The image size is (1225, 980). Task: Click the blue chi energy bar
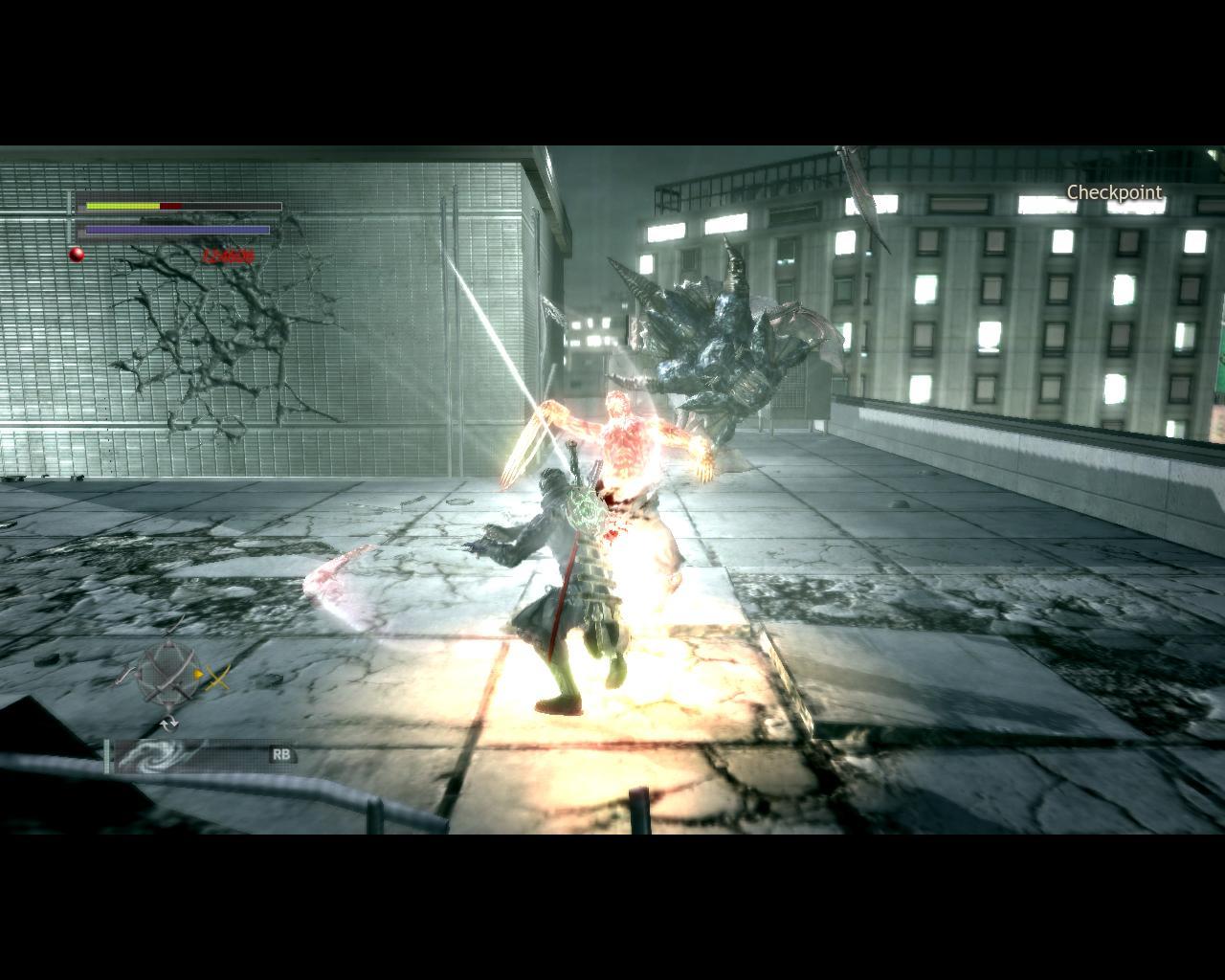coord(177,230)
